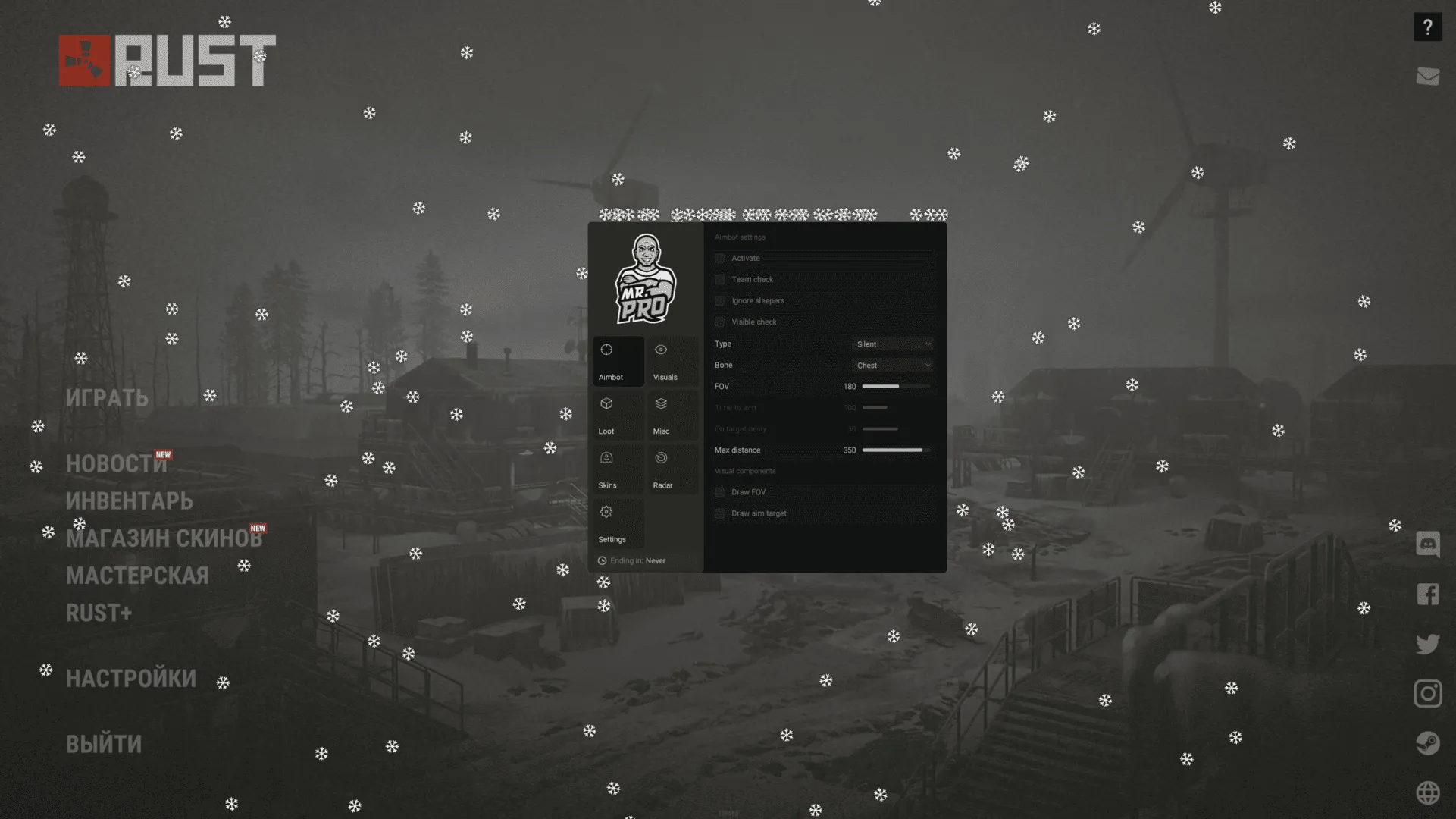Open НАСТРОЙКИ from the main menu
Image resolution: width=1456 pixels, height=819 pixels.
tap(132, 677)
